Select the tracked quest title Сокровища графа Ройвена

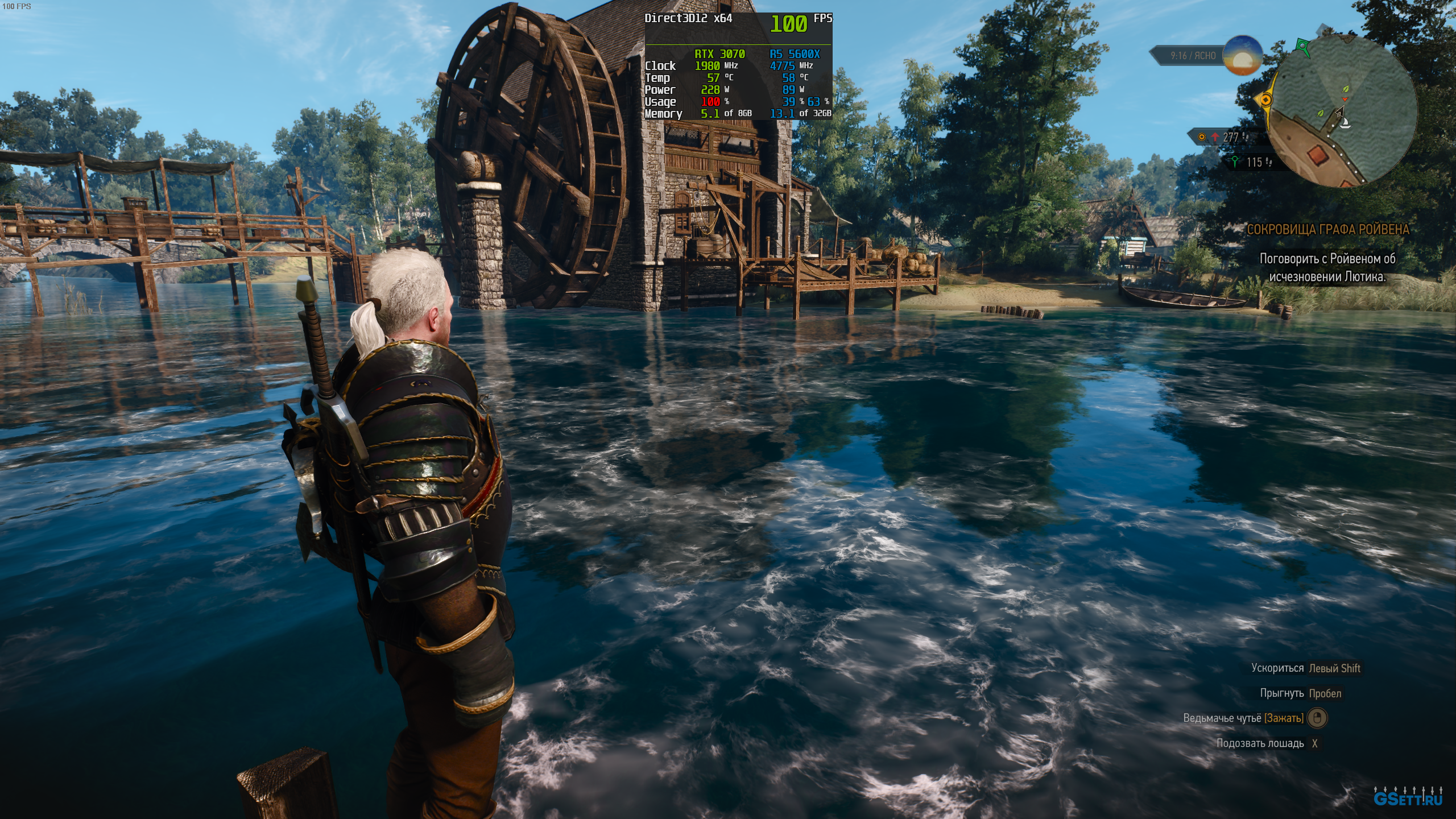(1328, 229)
